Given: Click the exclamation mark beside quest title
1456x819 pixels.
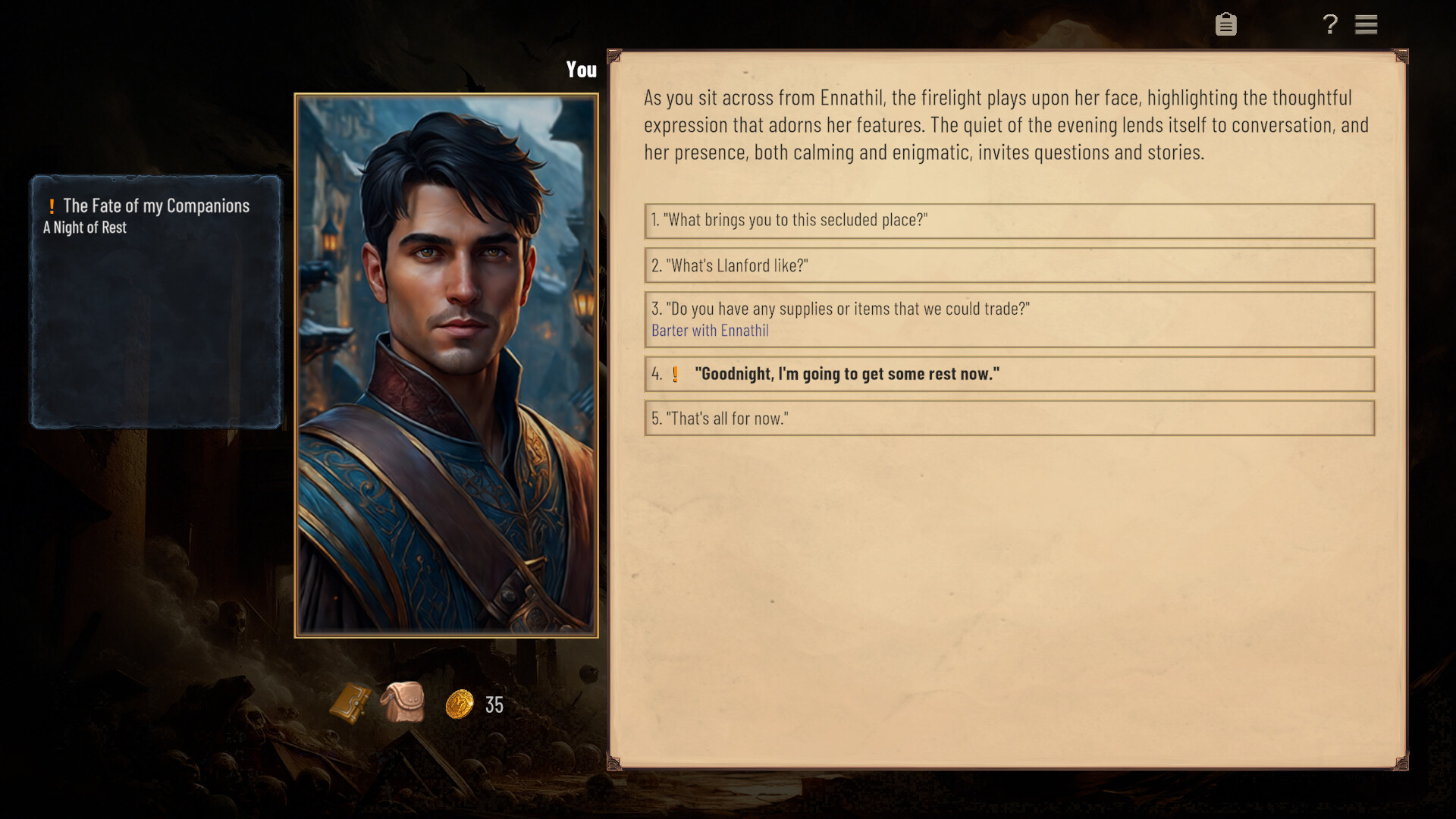Looking at the screenshot, I should 51,204.
